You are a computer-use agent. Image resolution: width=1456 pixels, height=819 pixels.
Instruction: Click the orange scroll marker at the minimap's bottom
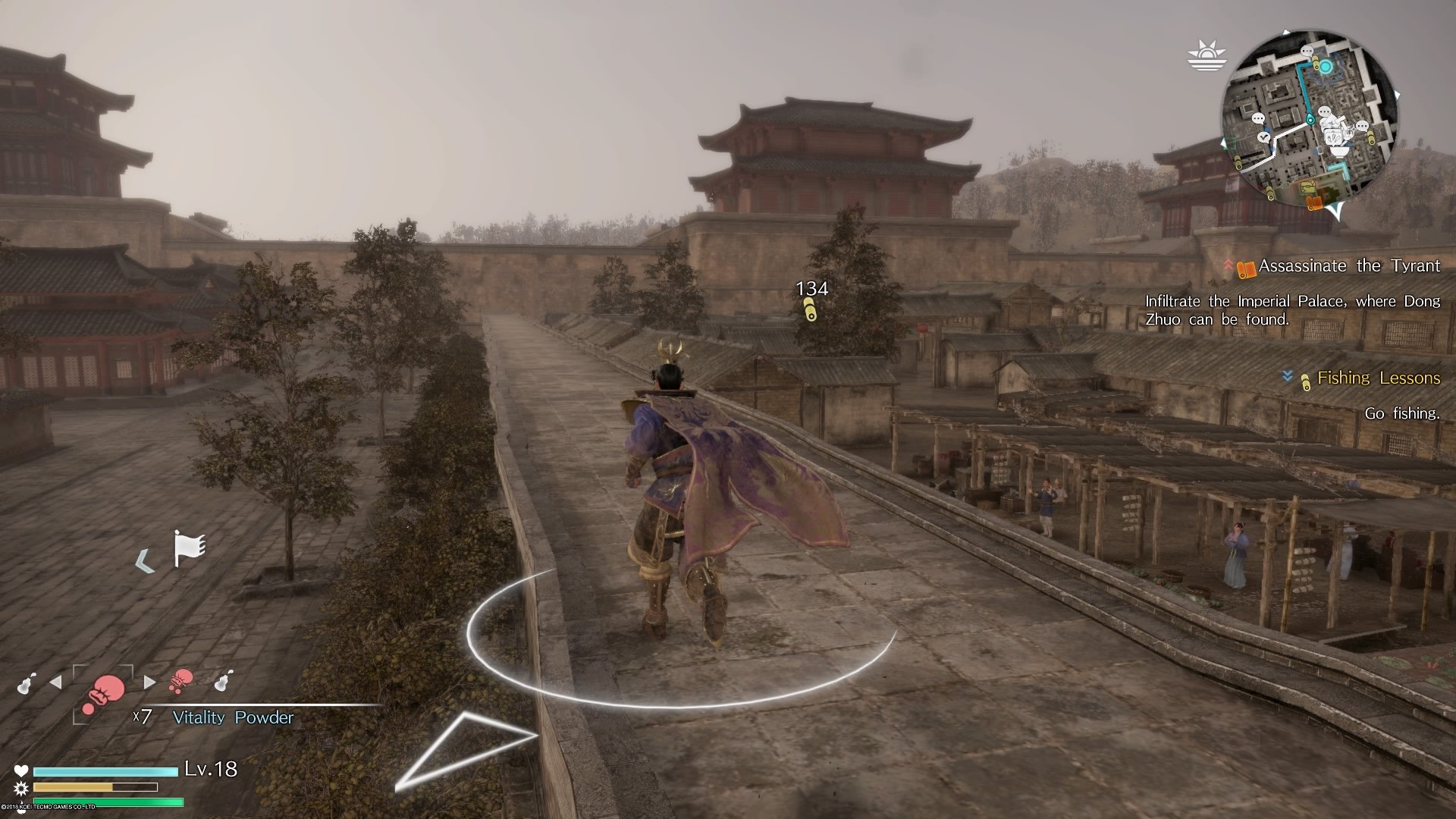pyautogui.click(x=1316, y=202)
